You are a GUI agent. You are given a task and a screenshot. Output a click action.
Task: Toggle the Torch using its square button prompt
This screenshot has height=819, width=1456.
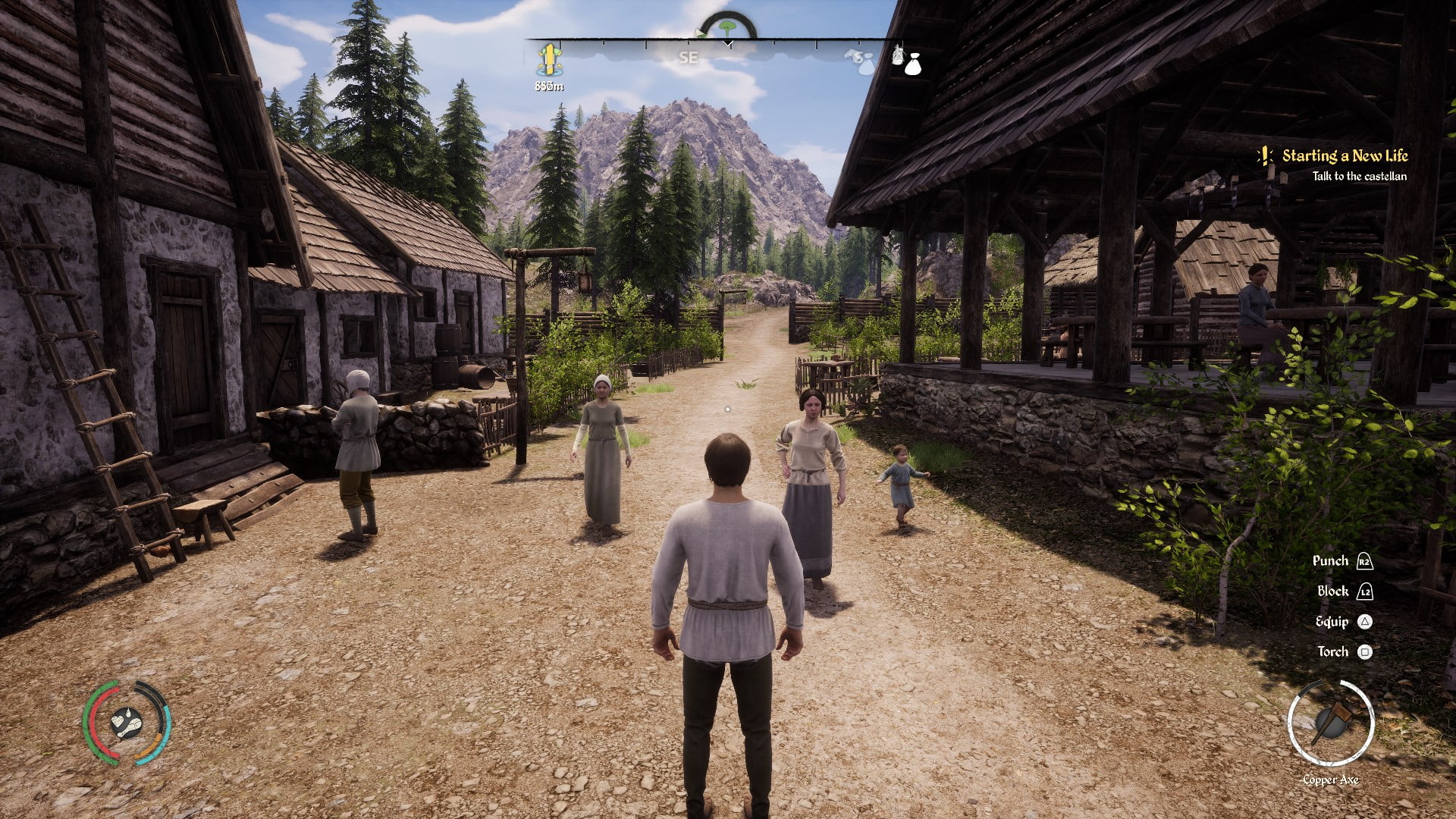pyautogui.click(x=1366, y=651)
